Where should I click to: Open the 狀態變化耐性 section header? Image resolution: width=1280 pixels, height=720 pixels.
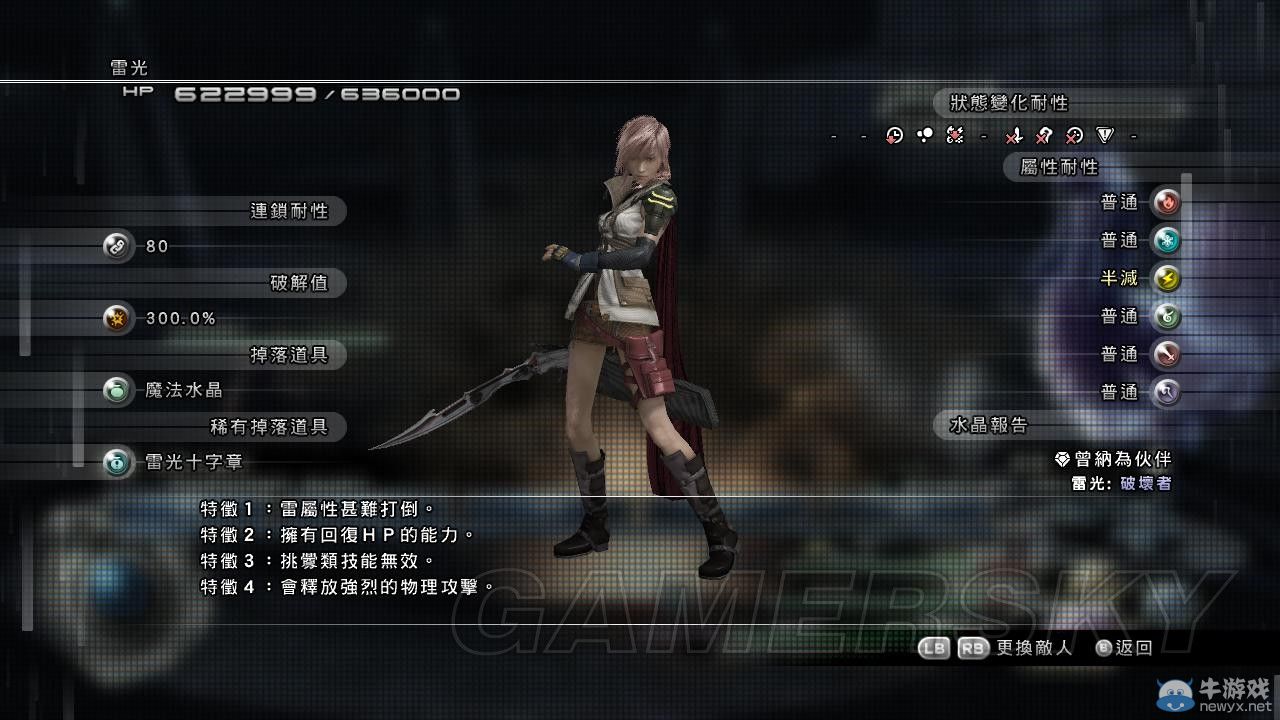(1008, 103)
